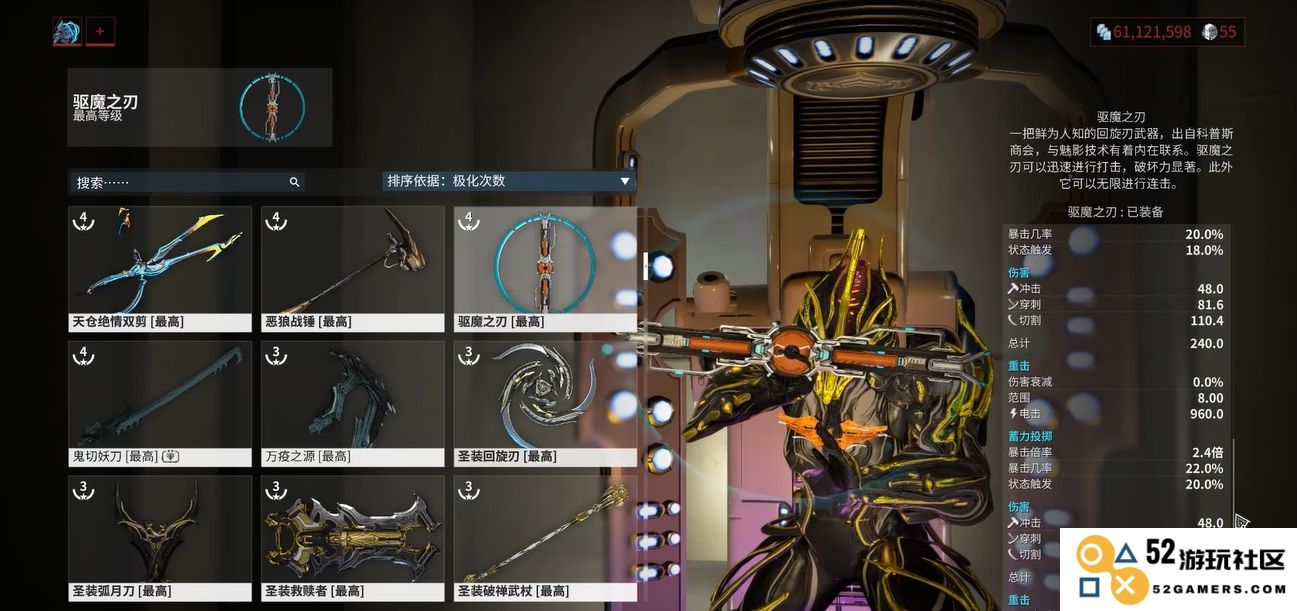The image size is (1297, 611).
Task: Choose the 圣装救赎者 weapon tile
Action: pyautogui.click(x=353, y=538)
